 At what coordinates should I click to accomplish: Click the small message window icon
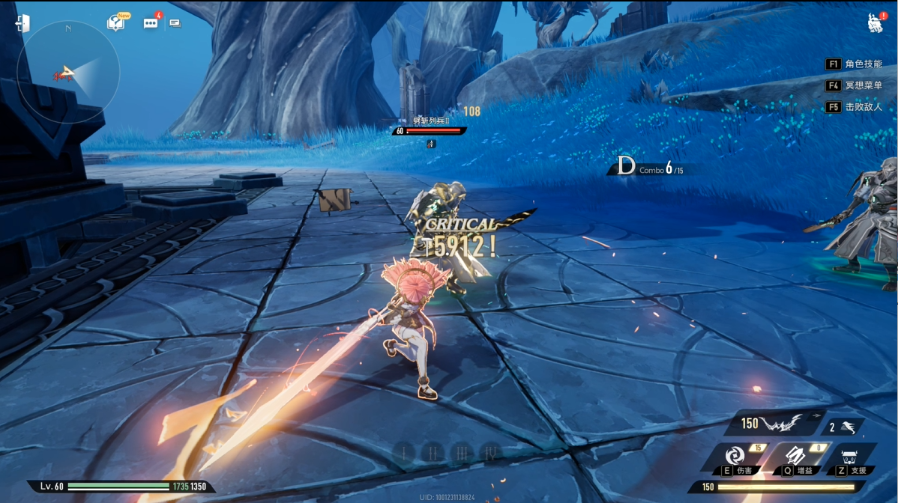click(x=175, y=22)
